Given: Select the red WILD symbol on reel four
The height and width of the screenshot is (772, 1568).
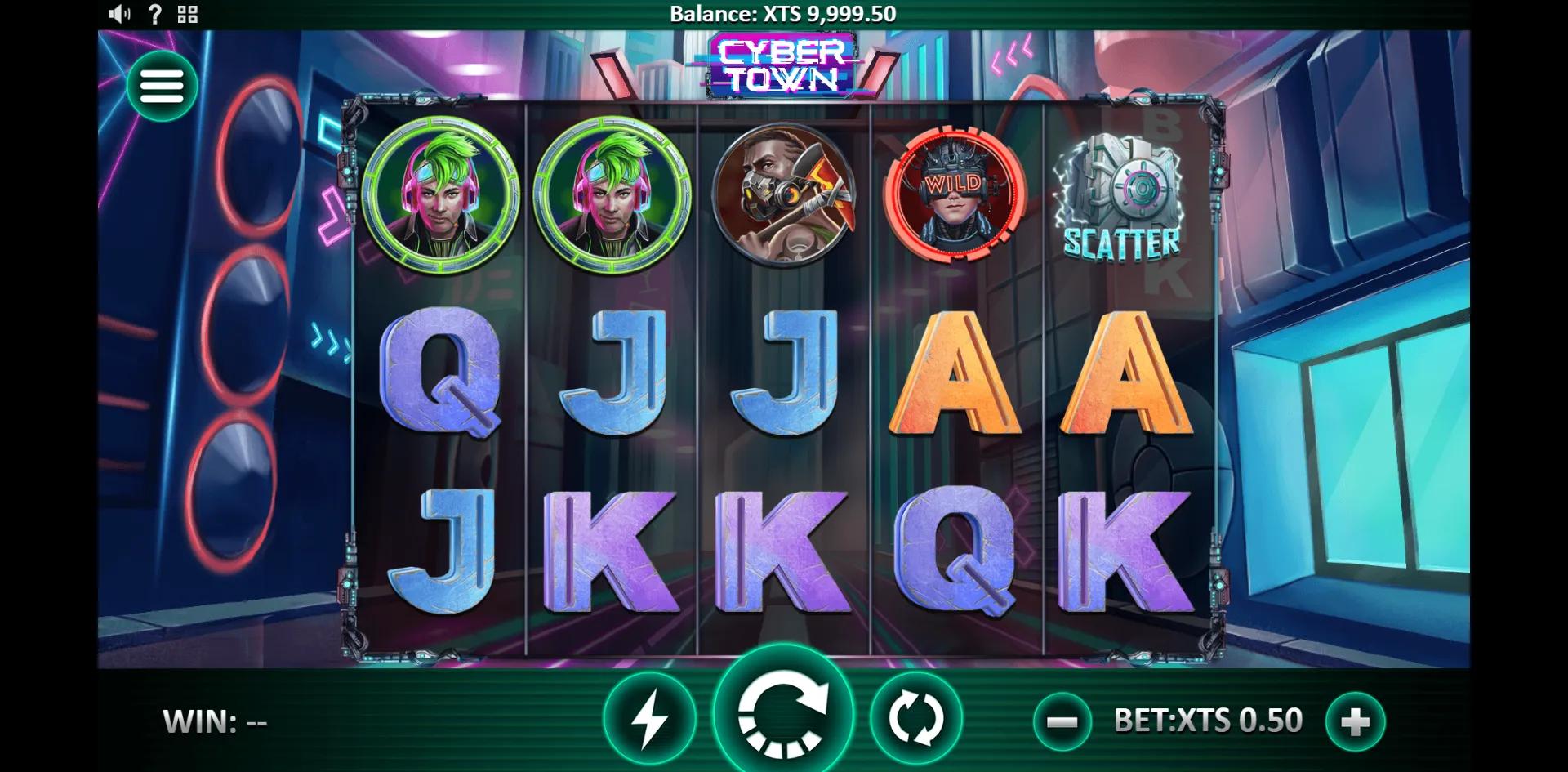Looking at the screenshot, I should (x=954, y=196).
